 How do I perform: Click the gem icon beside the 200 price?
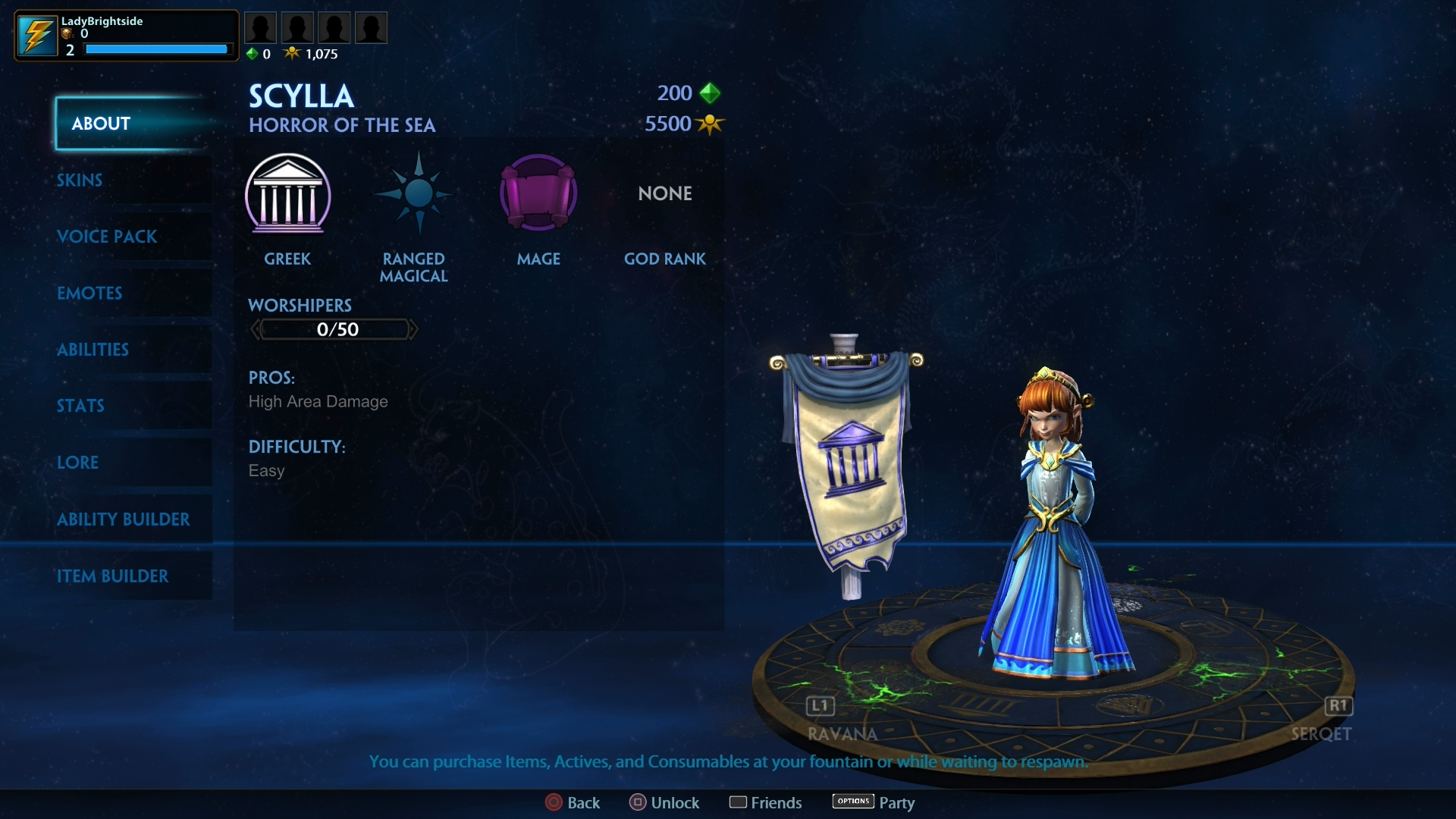pyautogui.click(x=710, y=93)
